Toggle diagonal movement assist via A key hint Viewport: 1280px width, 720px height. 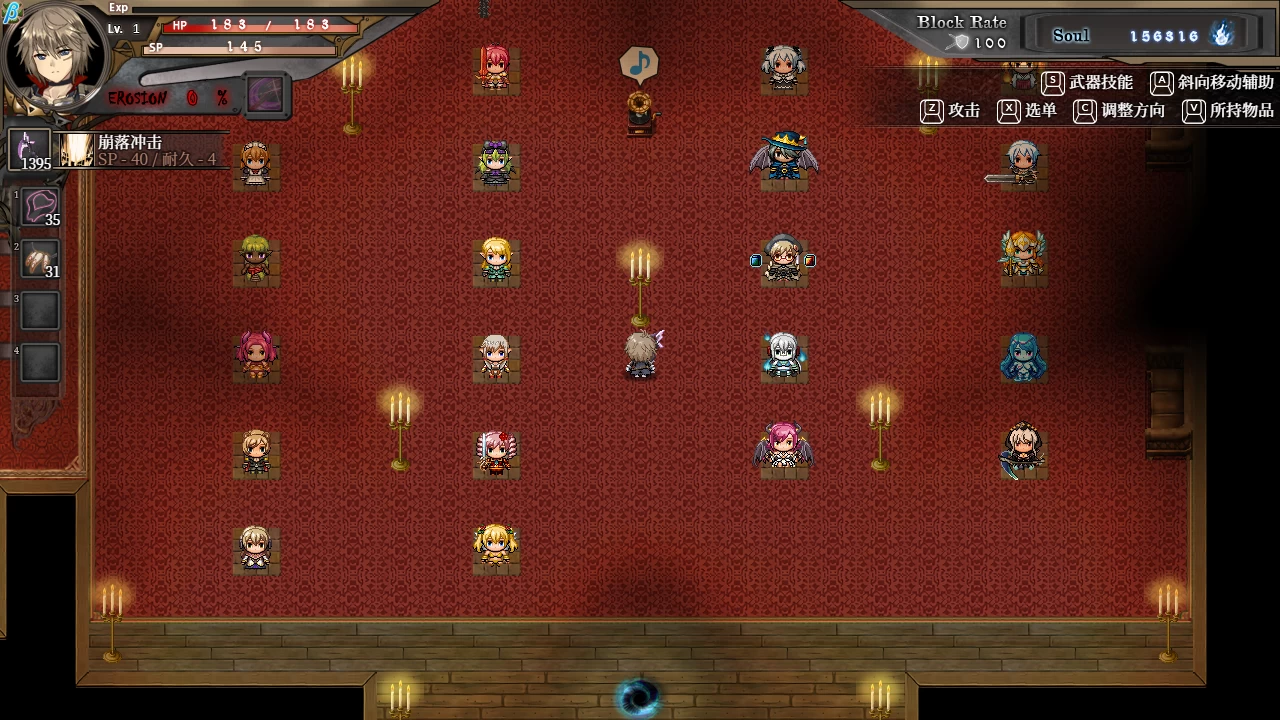coord(1163,83)
